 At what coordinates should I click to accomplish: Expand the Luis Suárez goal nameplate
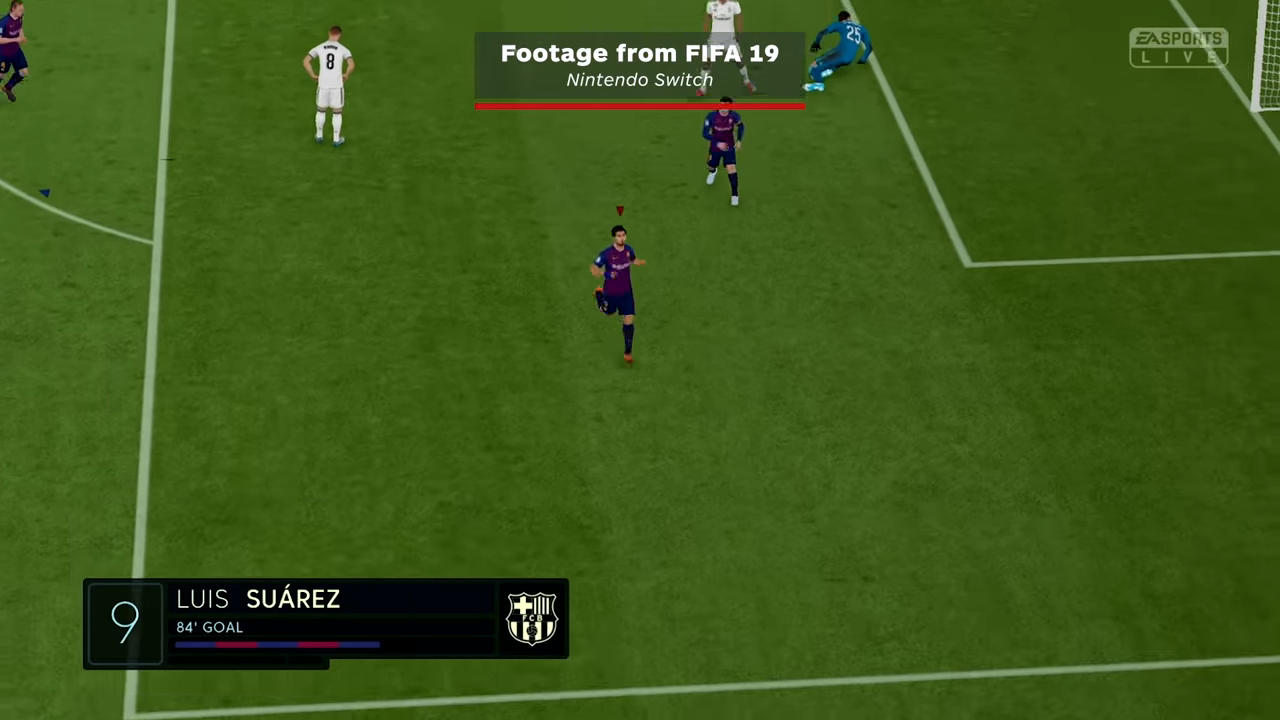pyautogui.click(x=325, y=620)
